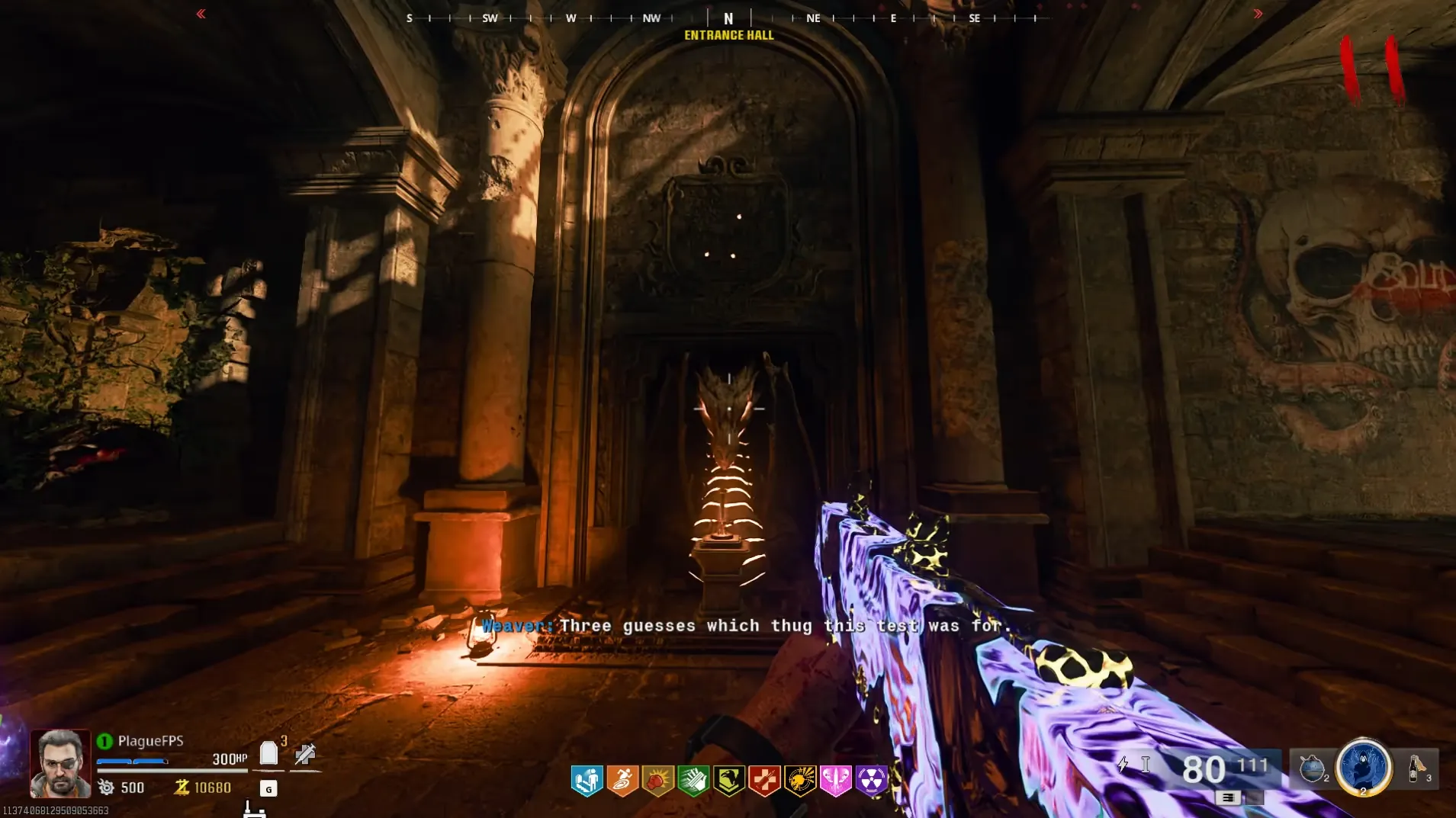This screenshot has height=818, width=1456.
Task: Select the round tactical grenade slot
Action: (x=1312, y=768)
